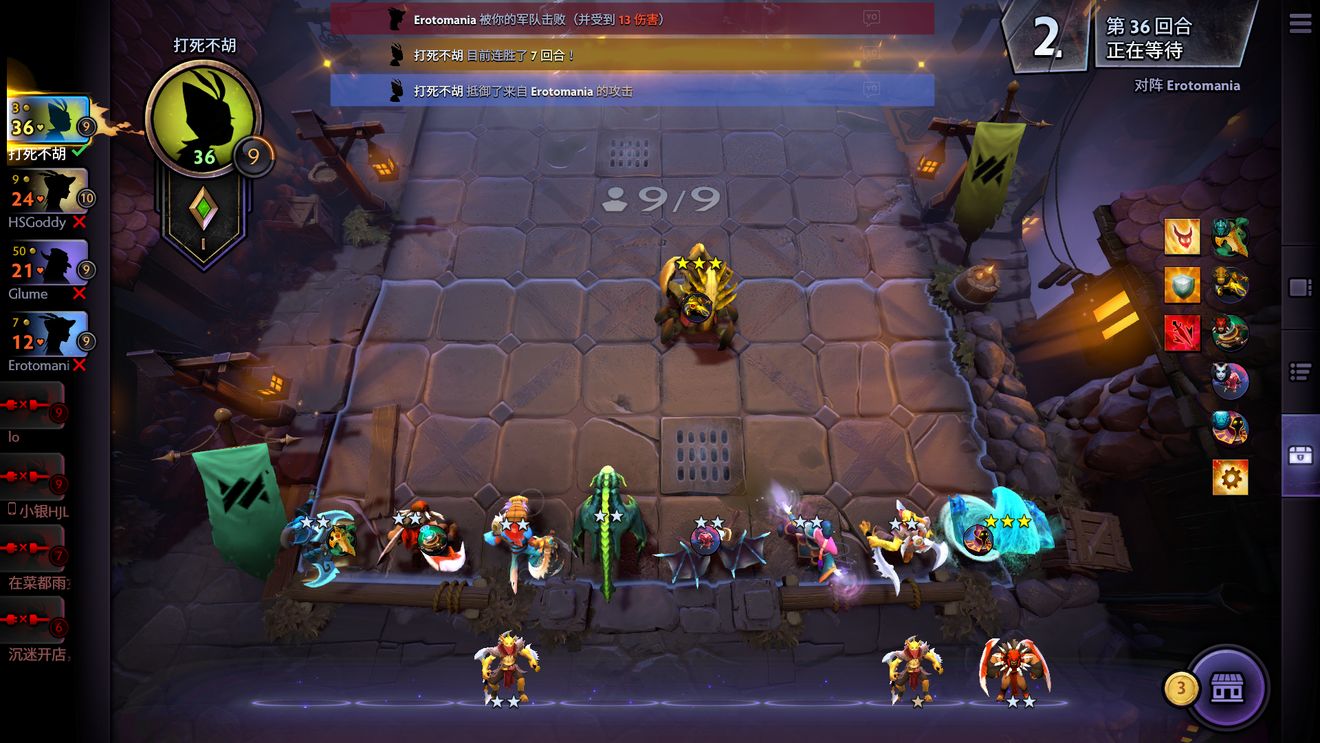Open the shop with the storefront button
This screenshot has height=743, width=1320.
[1227, 688]
